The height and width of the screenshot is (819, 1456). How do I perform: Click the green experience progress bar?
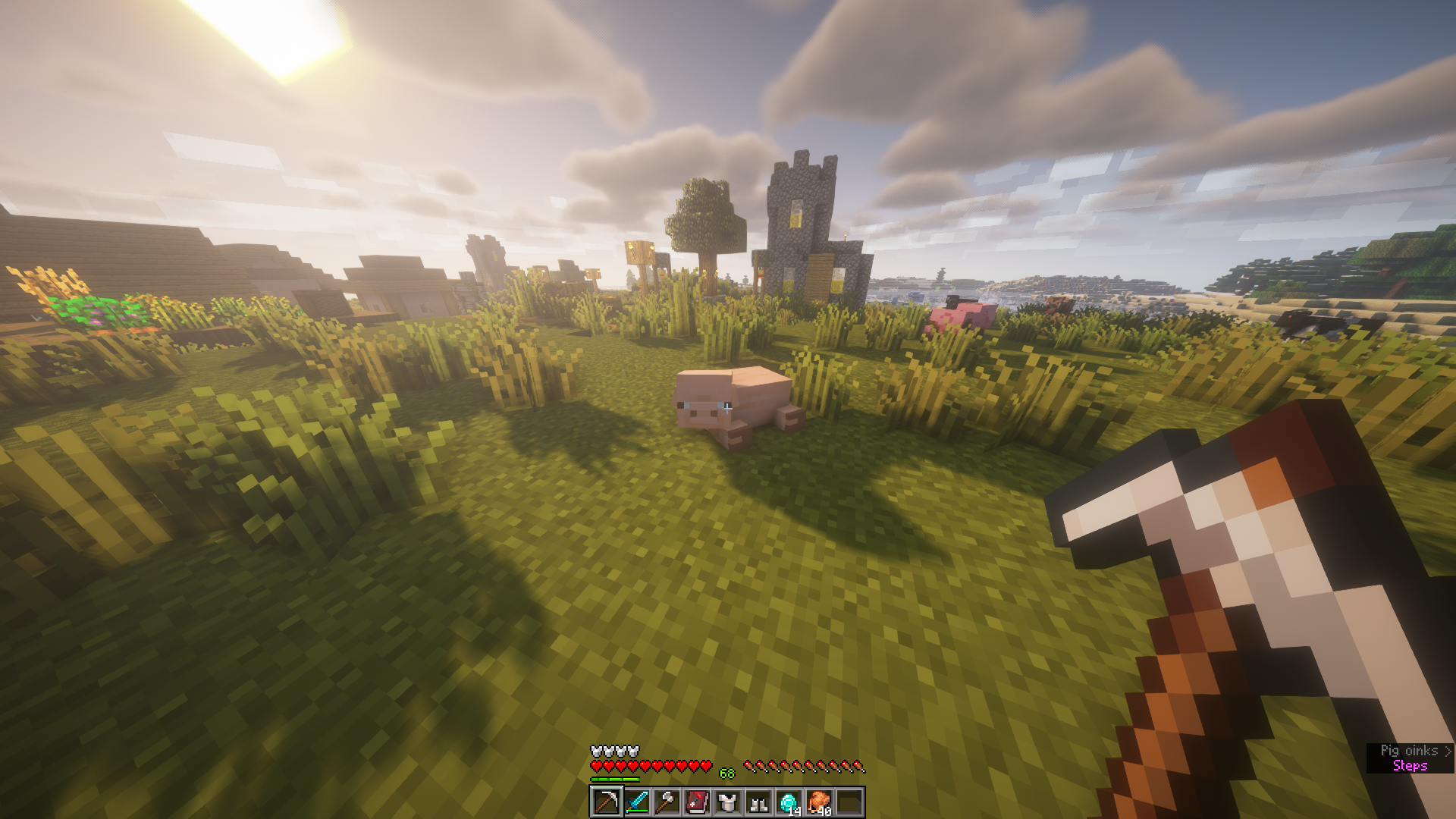pos(615,779)
